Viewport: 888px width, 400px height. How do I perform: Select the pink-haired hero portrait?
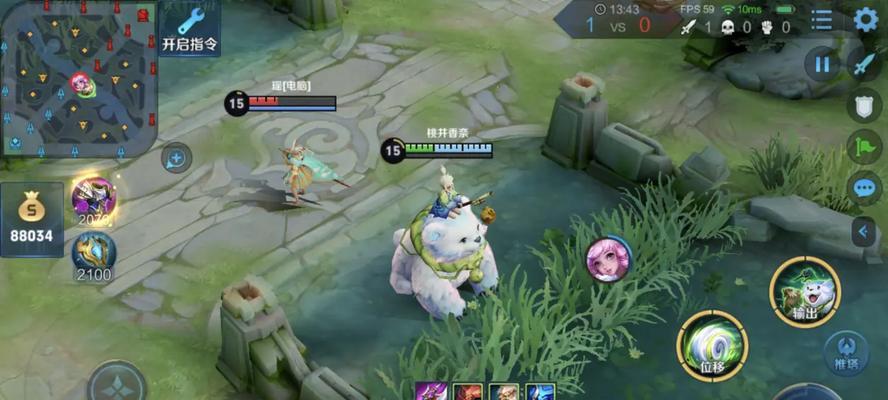click(608, 259)
